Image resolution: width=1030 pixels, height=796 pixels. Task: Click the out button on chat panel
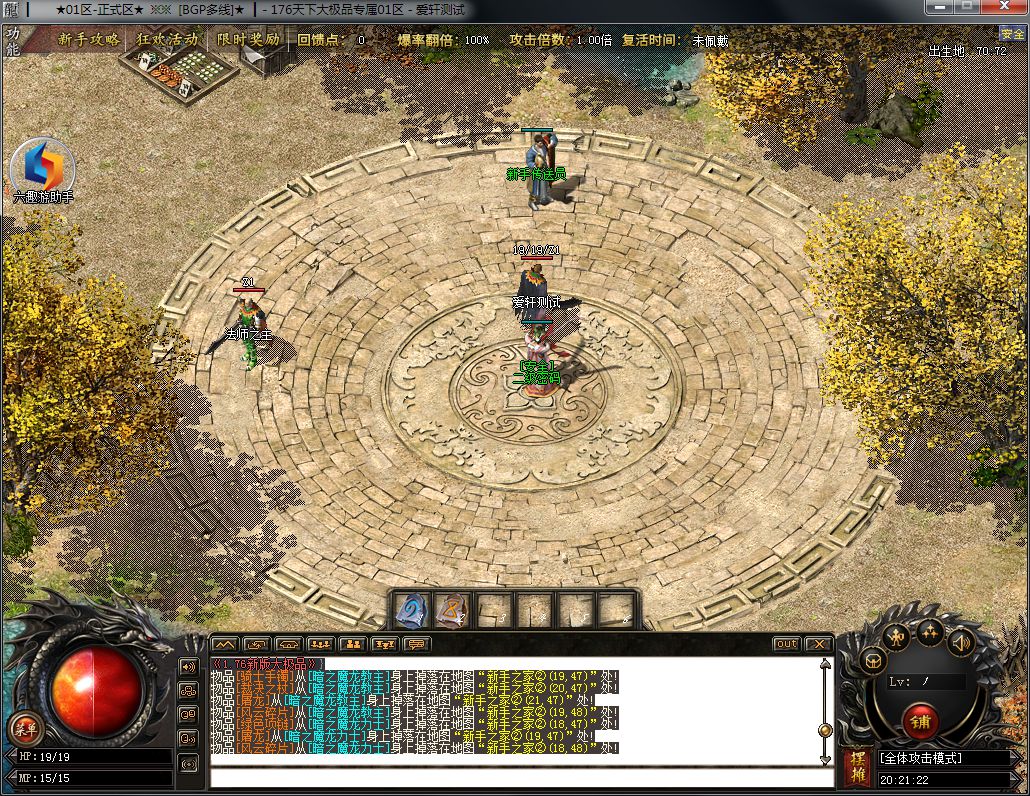(x=787, y=644)
